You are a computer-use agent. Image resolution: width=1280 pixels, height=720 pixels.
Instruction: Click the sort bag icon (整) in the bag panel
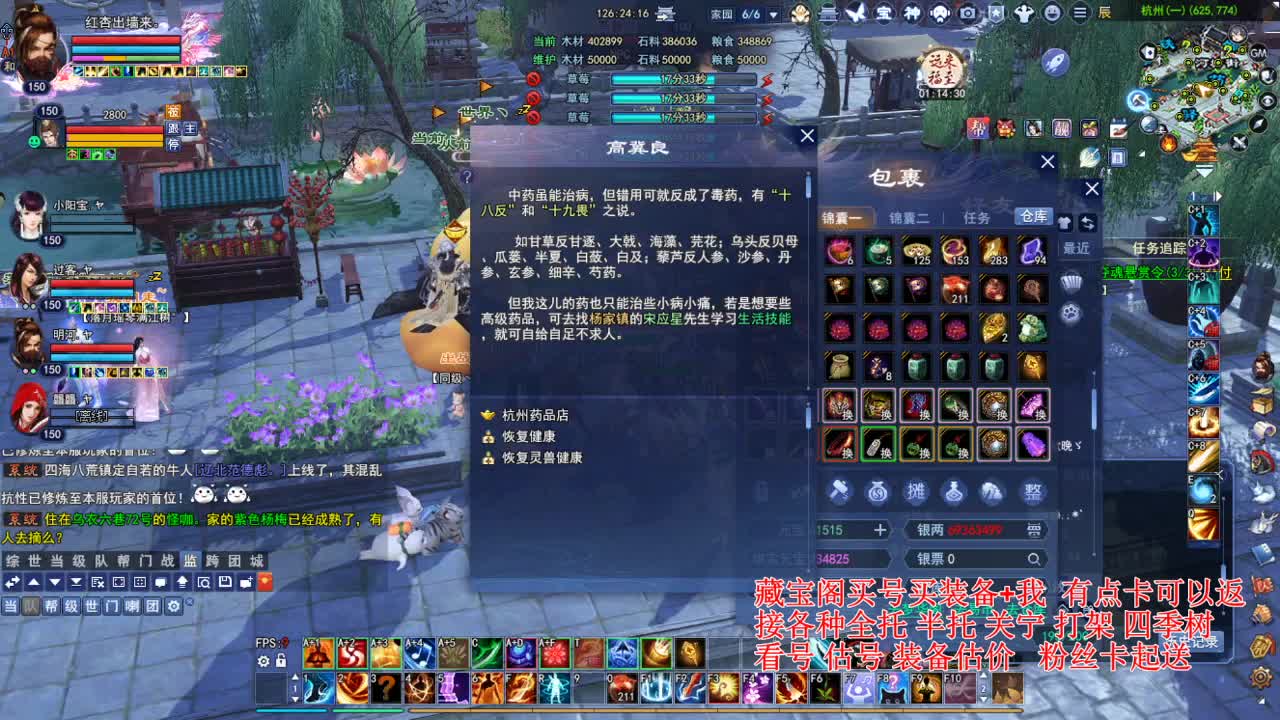(1032, 492)
